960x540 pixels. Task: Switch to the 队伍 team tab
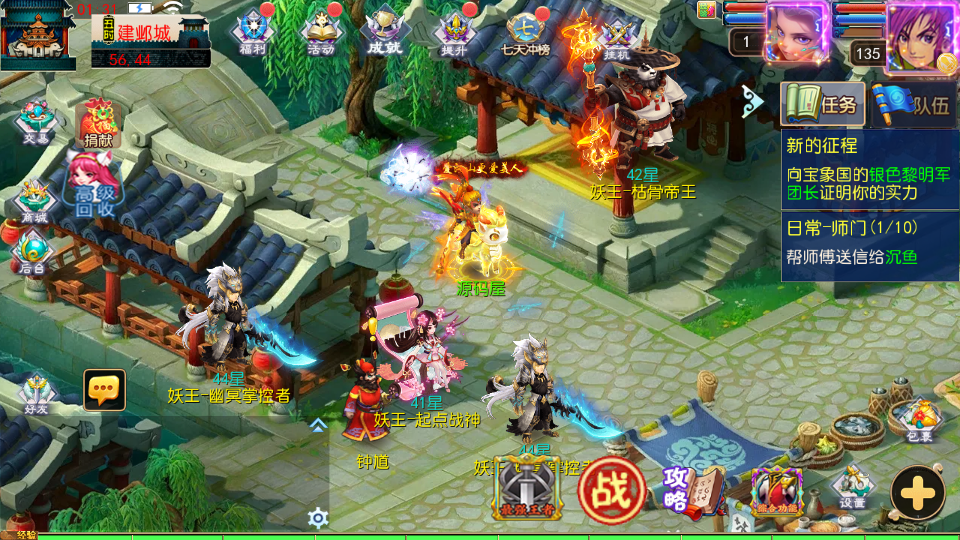(912, 104)
